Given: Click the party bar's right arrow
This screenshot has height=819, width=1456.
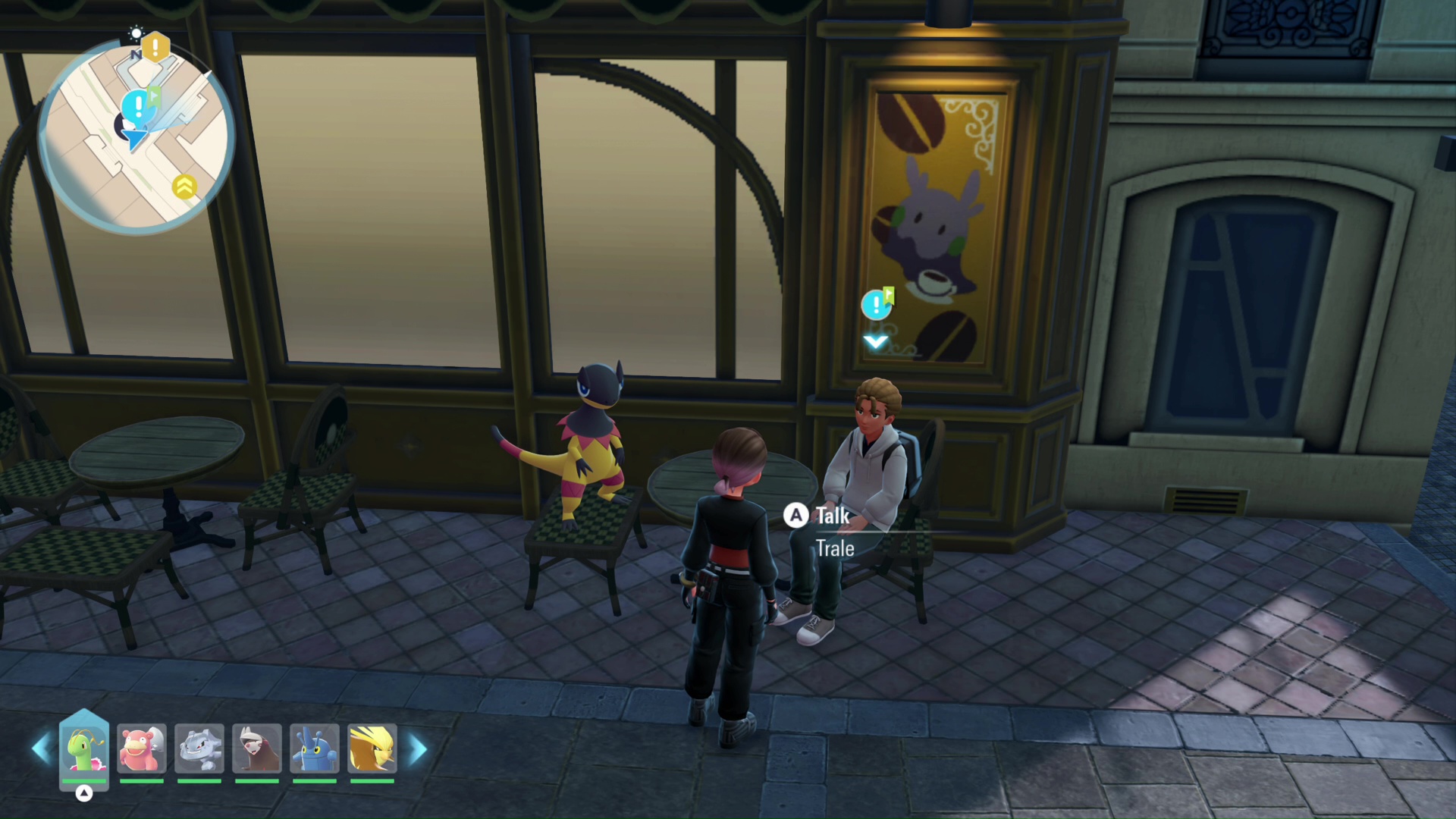Looking at the screenshot, I should click(x=418, y=749).
